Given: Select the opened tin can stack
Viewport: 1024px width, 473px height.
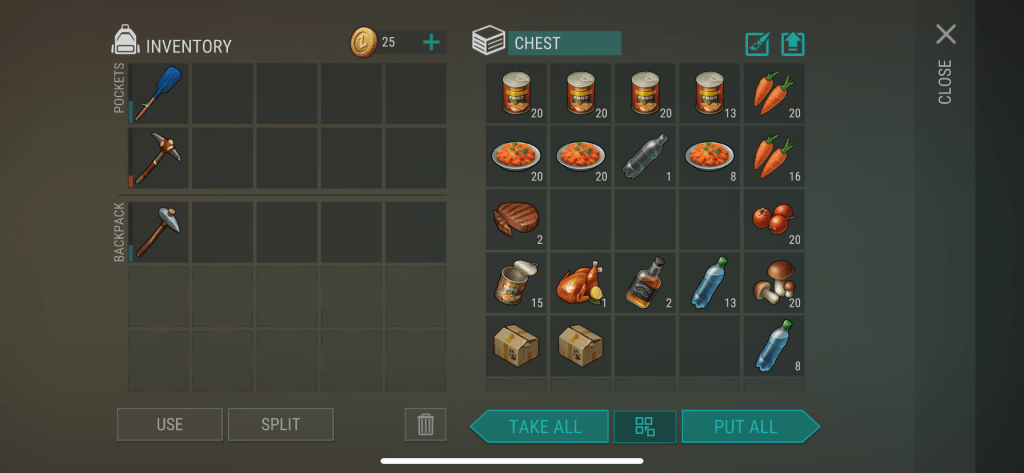Looking at the screenshot, I should point(517,284).
